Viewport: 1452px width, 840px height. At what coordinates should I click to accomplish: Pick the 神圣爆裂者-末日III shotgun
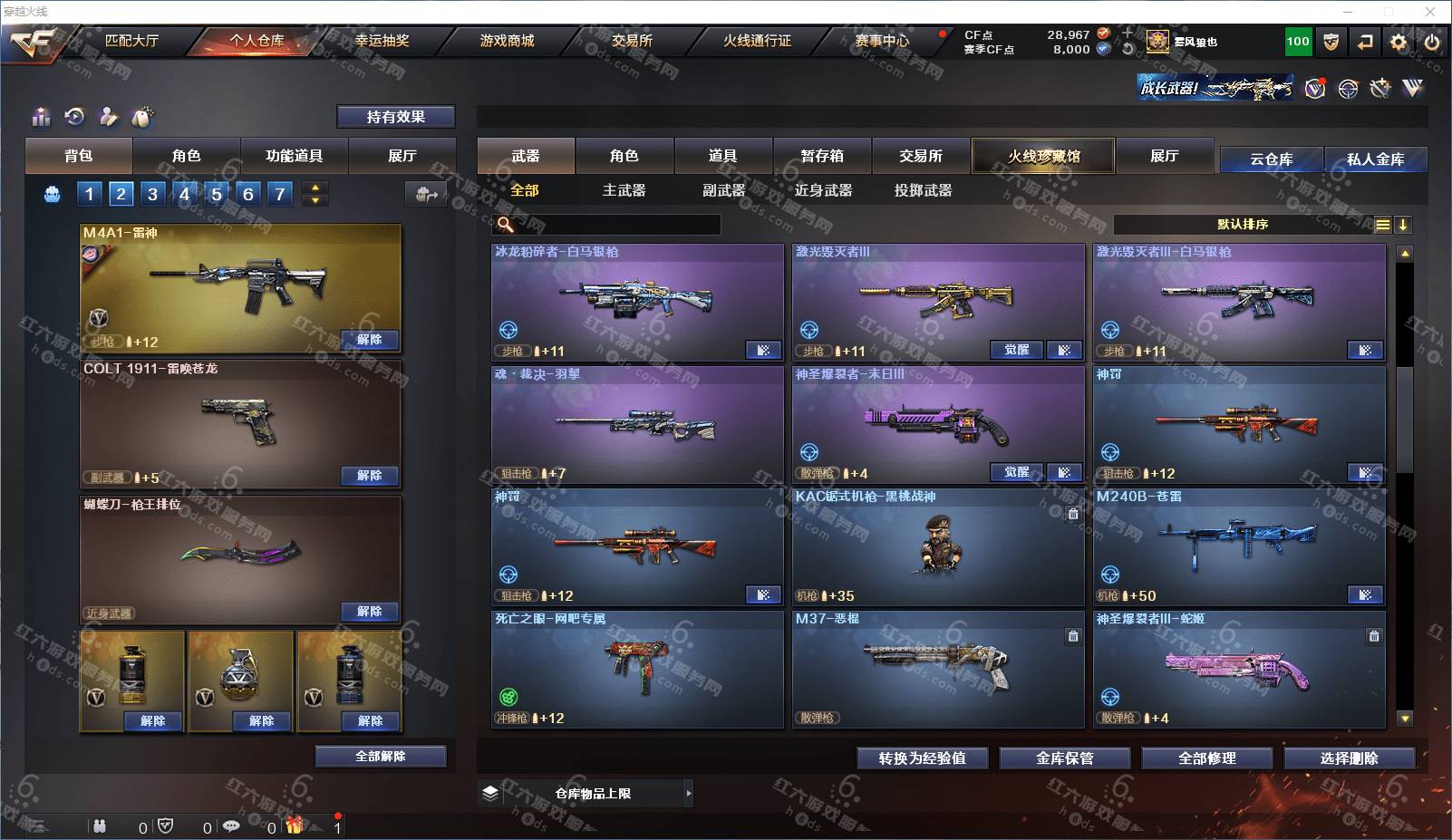coord(938,423)
